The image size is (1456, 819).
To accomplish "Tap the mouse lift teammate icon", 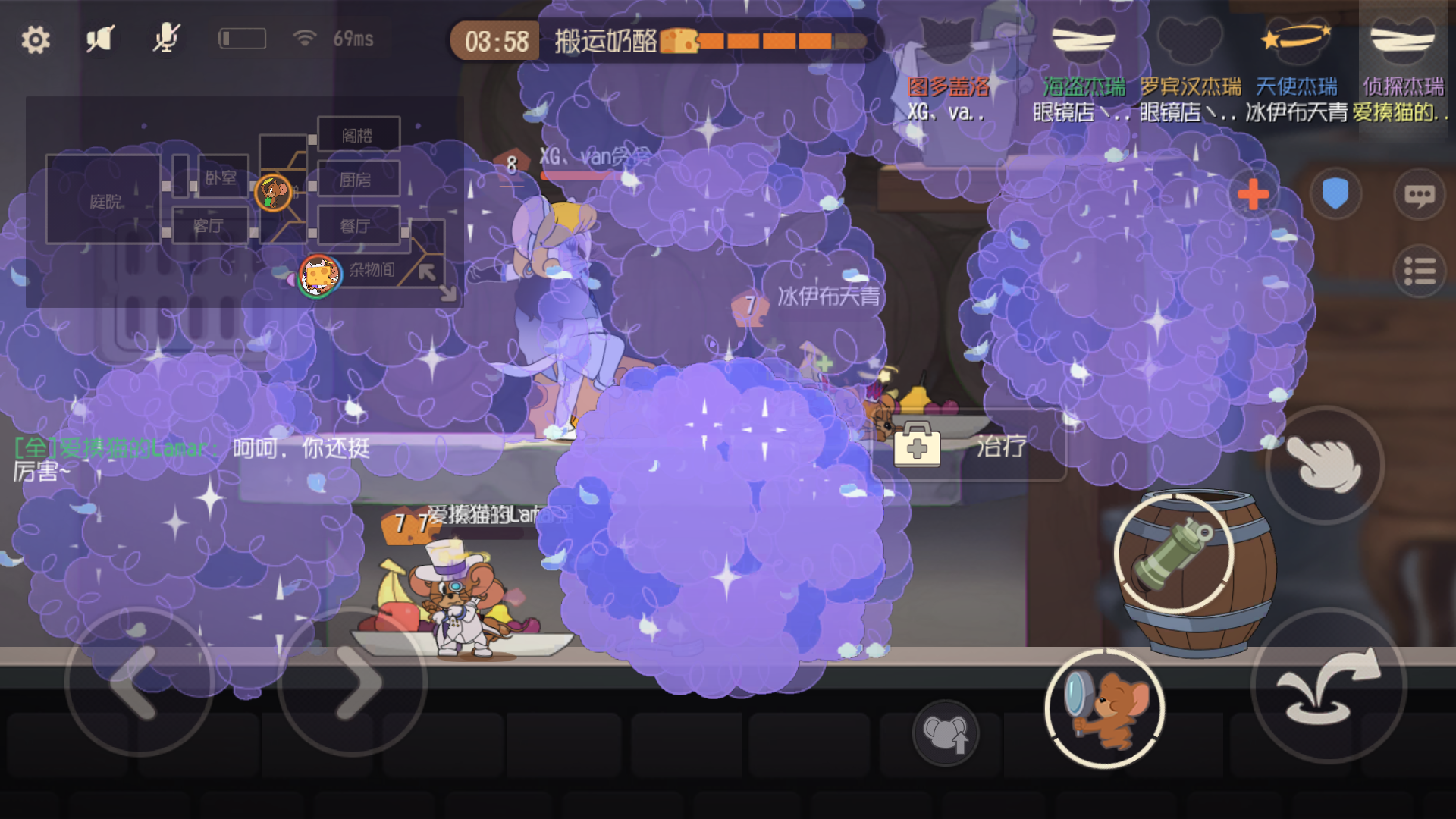I will pos(946,734).
